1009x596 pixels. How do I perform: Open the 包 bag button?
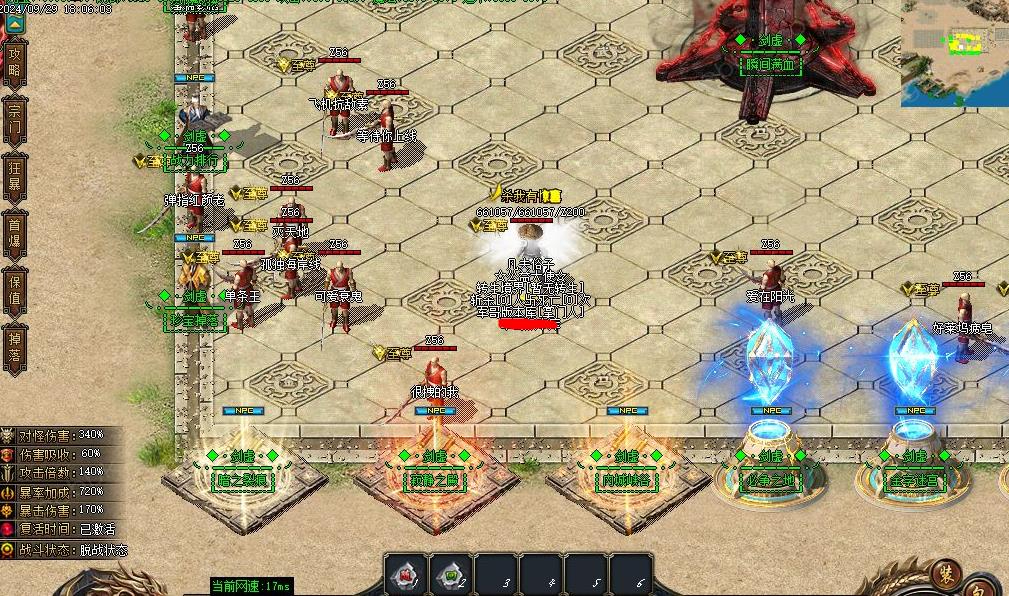click(x=984, y=585)
